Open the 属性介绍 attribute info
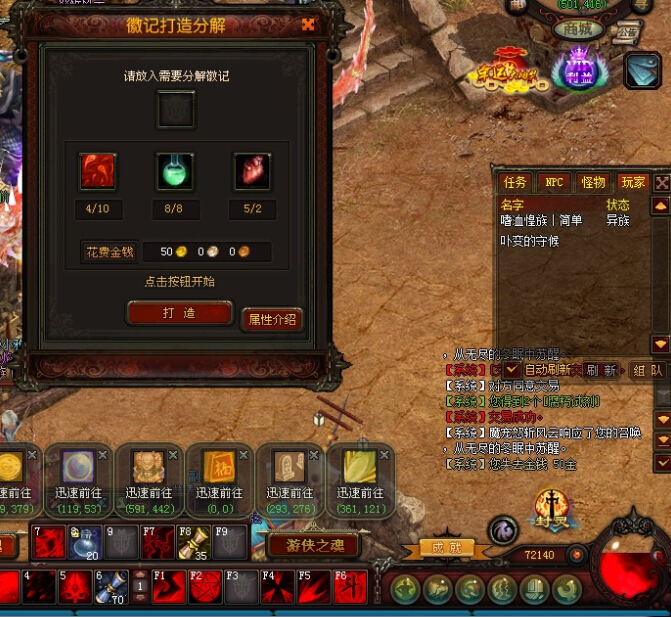Screen dimensions: 671x617 point(272,319)
